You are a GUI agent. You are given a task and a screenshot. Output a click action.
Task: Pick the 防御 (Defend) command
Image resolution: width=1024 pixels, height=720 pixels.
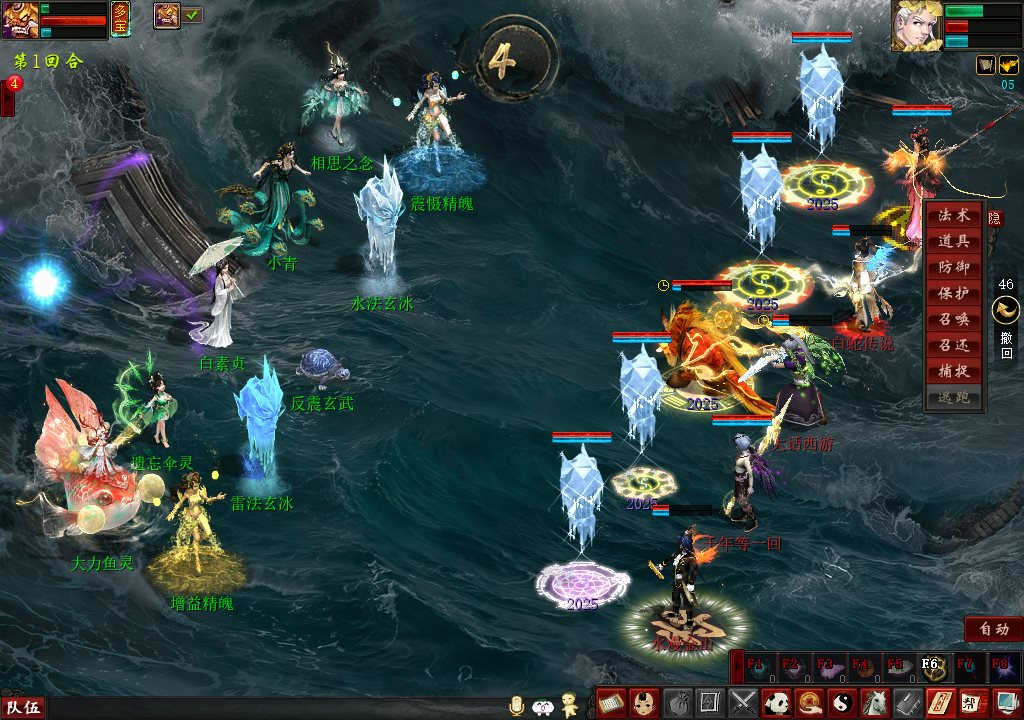[954, 268]
